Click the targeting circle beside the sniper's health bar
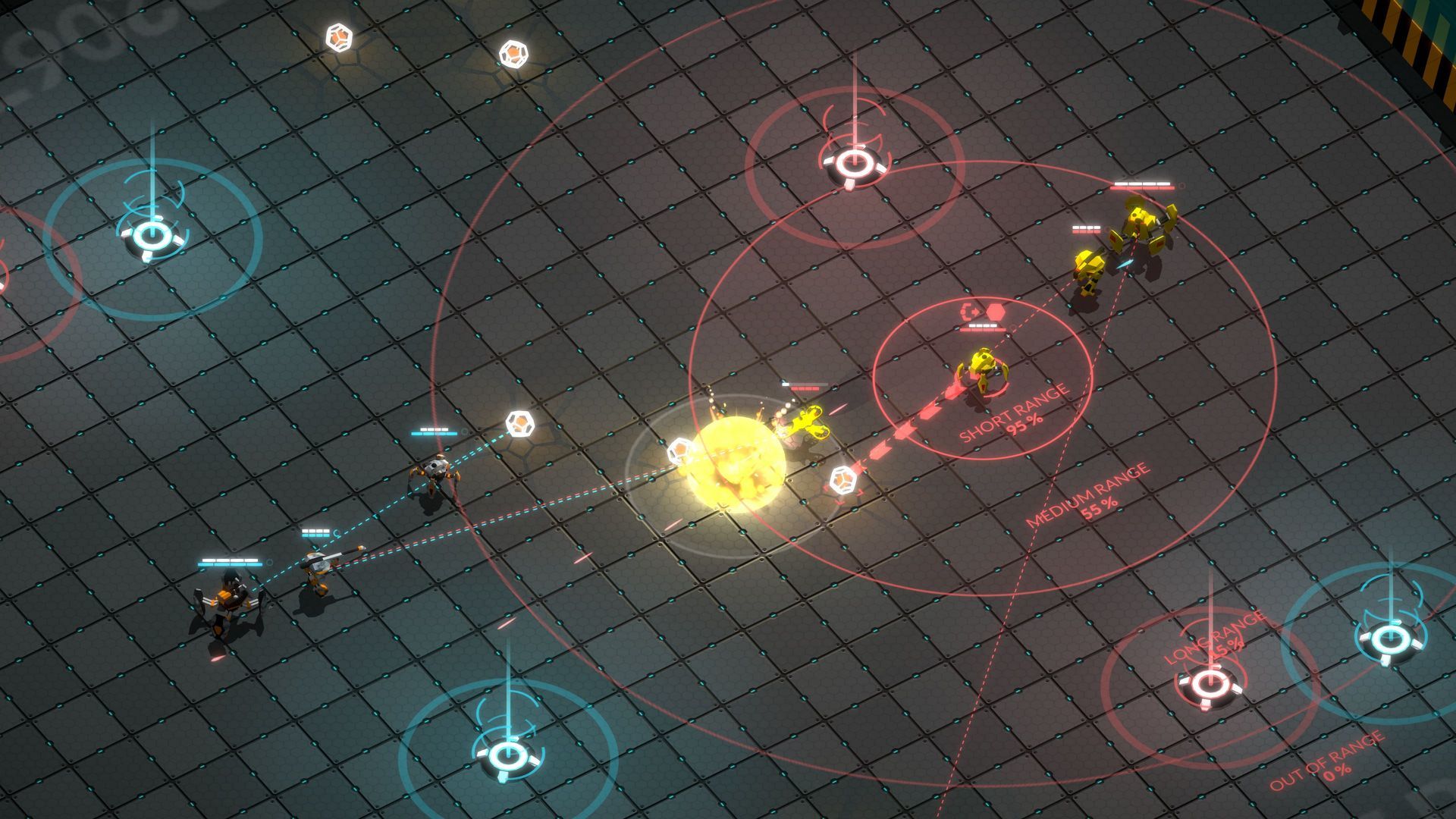The width and height of the screenshot is (1456, 819). click(x=336, y=532)
